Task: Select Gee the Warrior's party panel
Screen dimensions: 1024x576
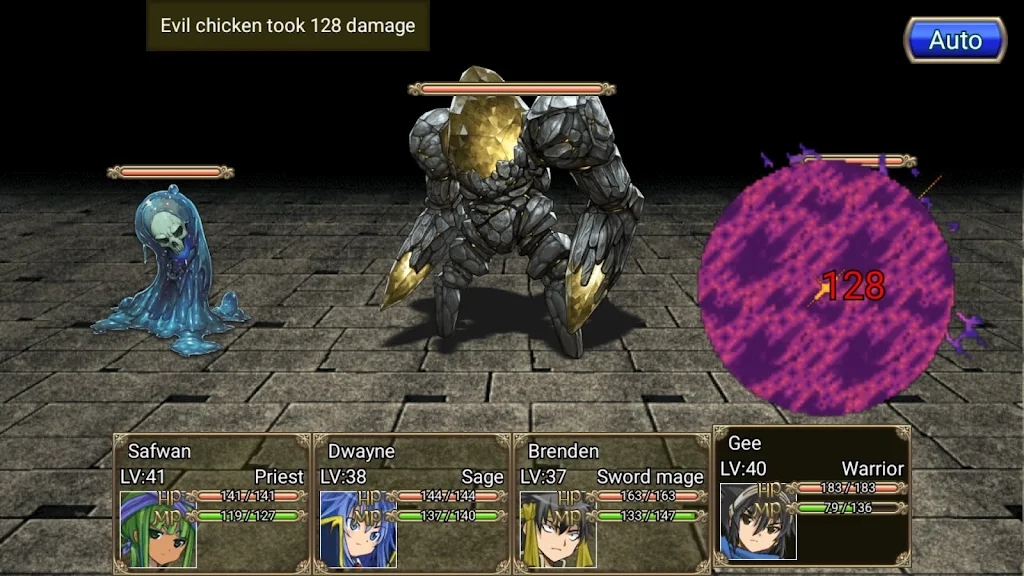Action: [x=811, y=496]
